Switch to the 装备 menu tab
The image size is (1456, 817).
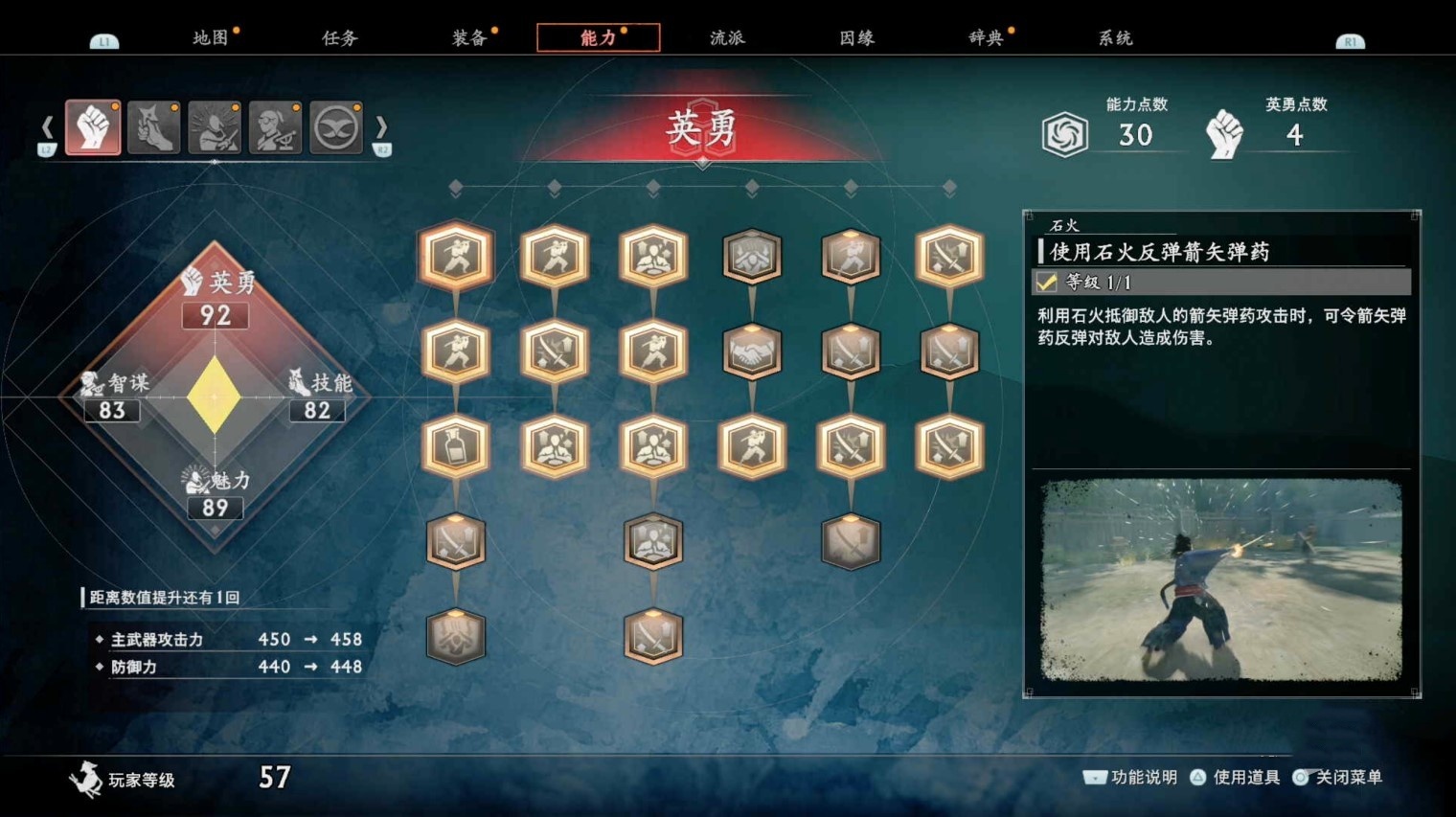click(x=468, y=36)
